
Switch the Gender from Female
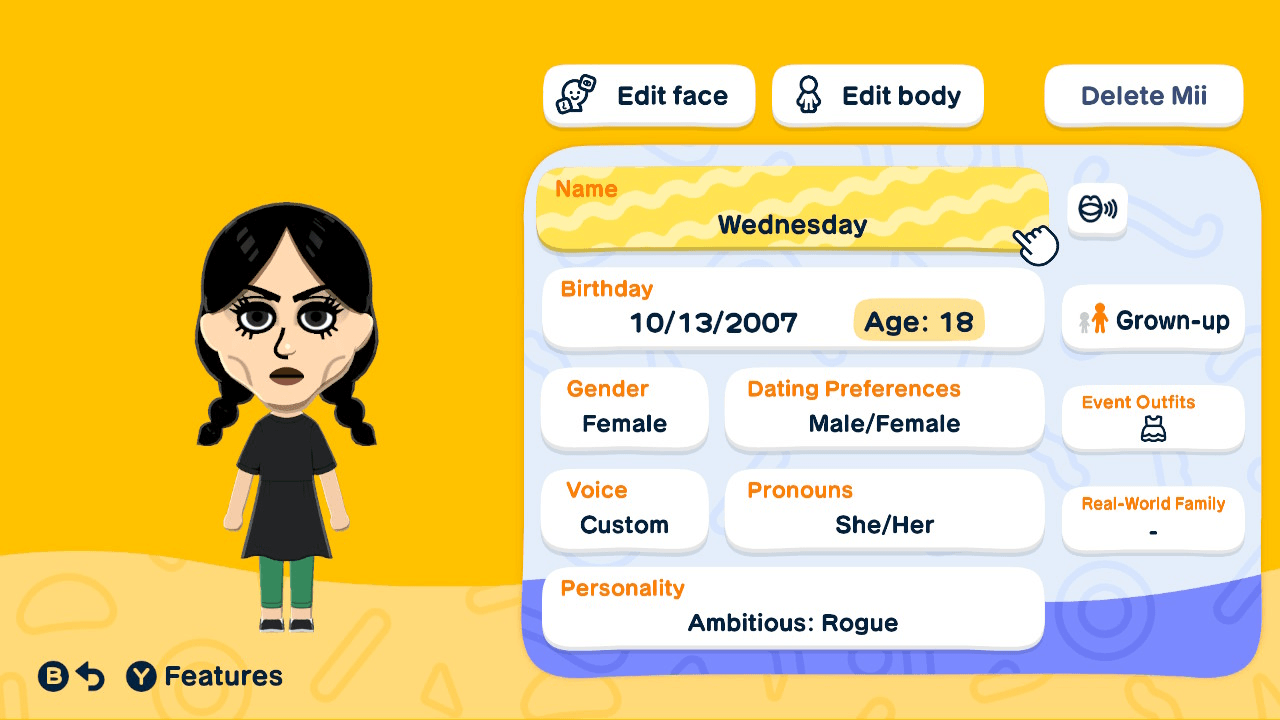[x=624, y=408]
